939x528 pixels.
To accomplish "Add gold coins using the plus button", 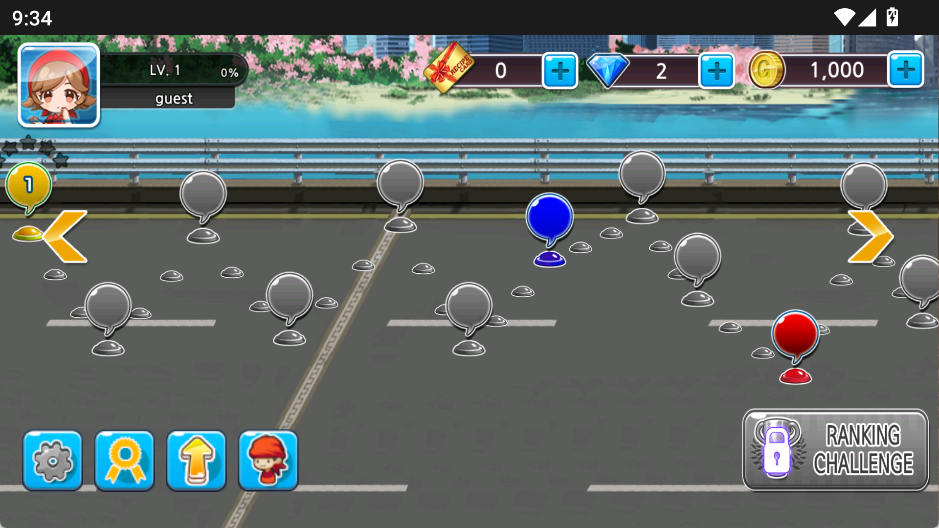I will [x=905, y=70].
